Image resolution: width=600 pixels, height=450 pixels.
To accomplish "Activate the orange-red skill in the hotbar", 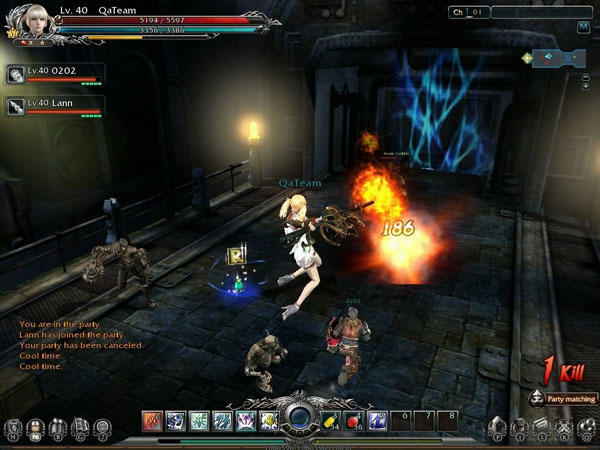I will click(x=152, y=420).
